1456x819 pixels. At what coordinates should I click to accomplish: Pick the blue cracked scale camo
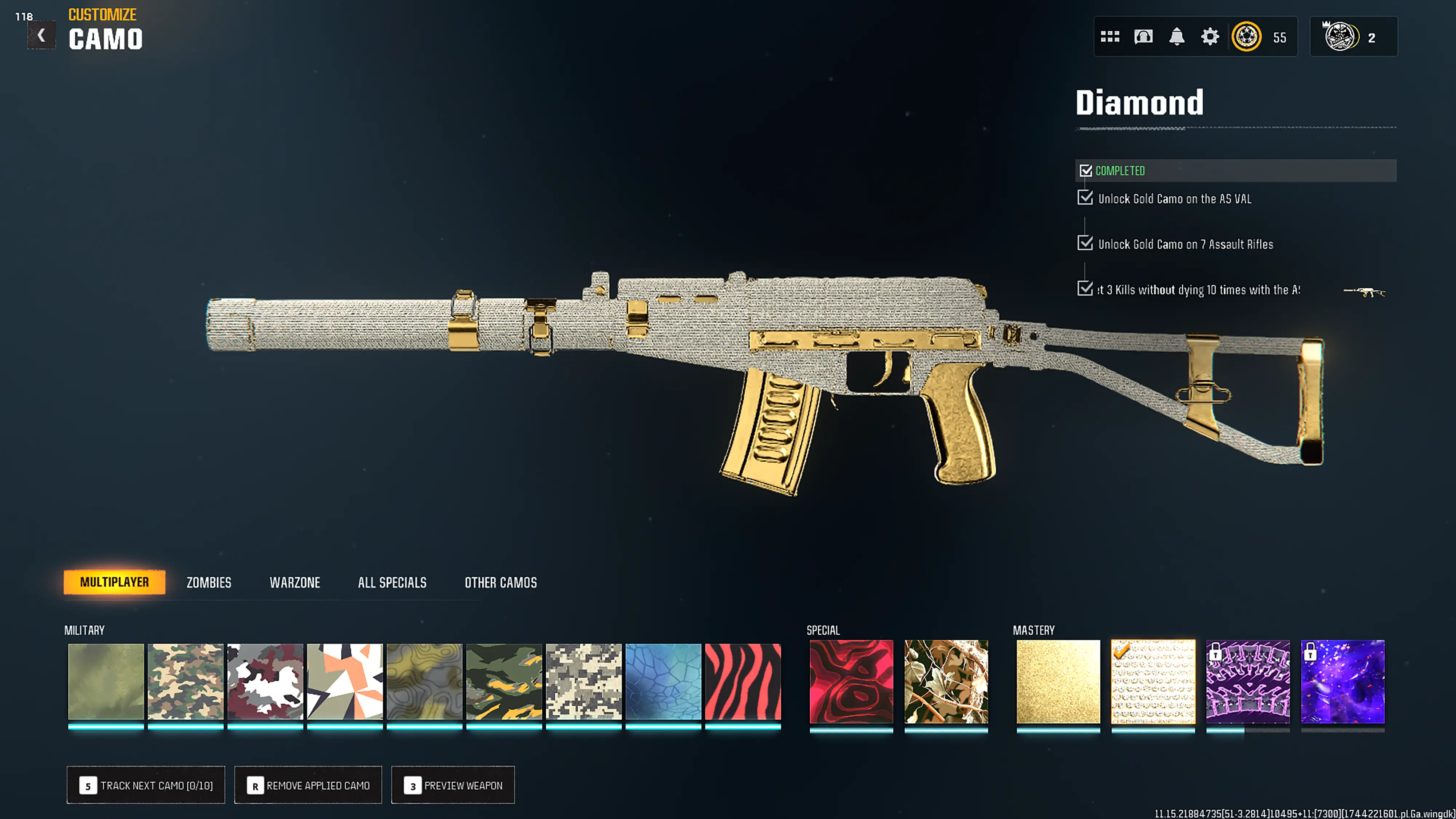(x=663, y=681)
